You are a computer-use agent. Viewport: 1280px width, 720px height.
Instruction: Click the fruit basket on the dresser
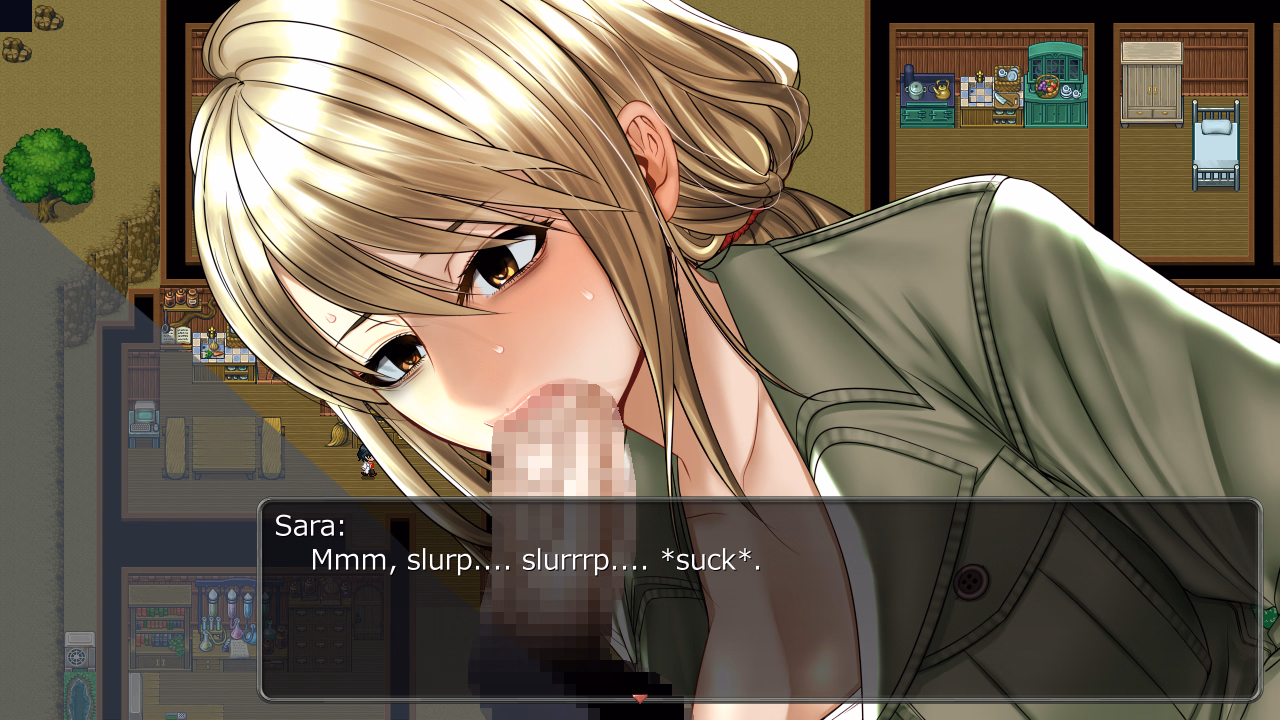[x=1046, y=86]
